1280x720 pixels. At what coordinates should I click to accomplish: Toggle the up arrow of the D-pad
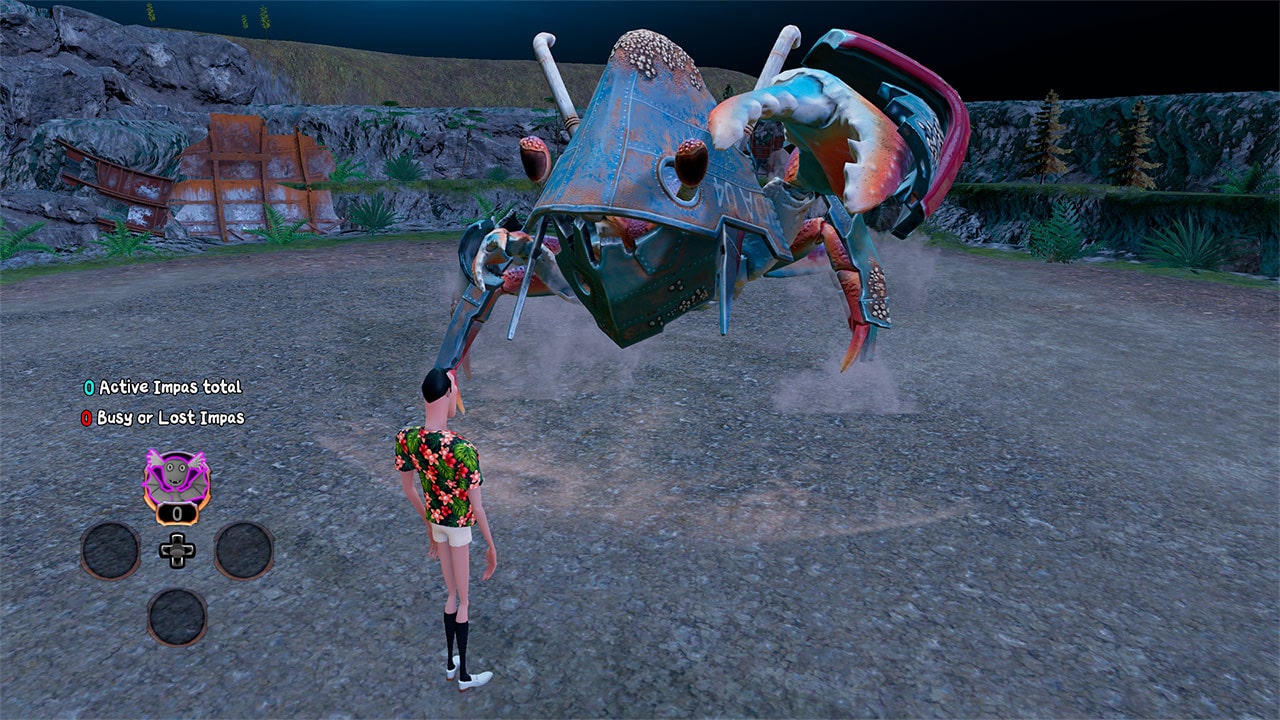(x=177, y=540)
